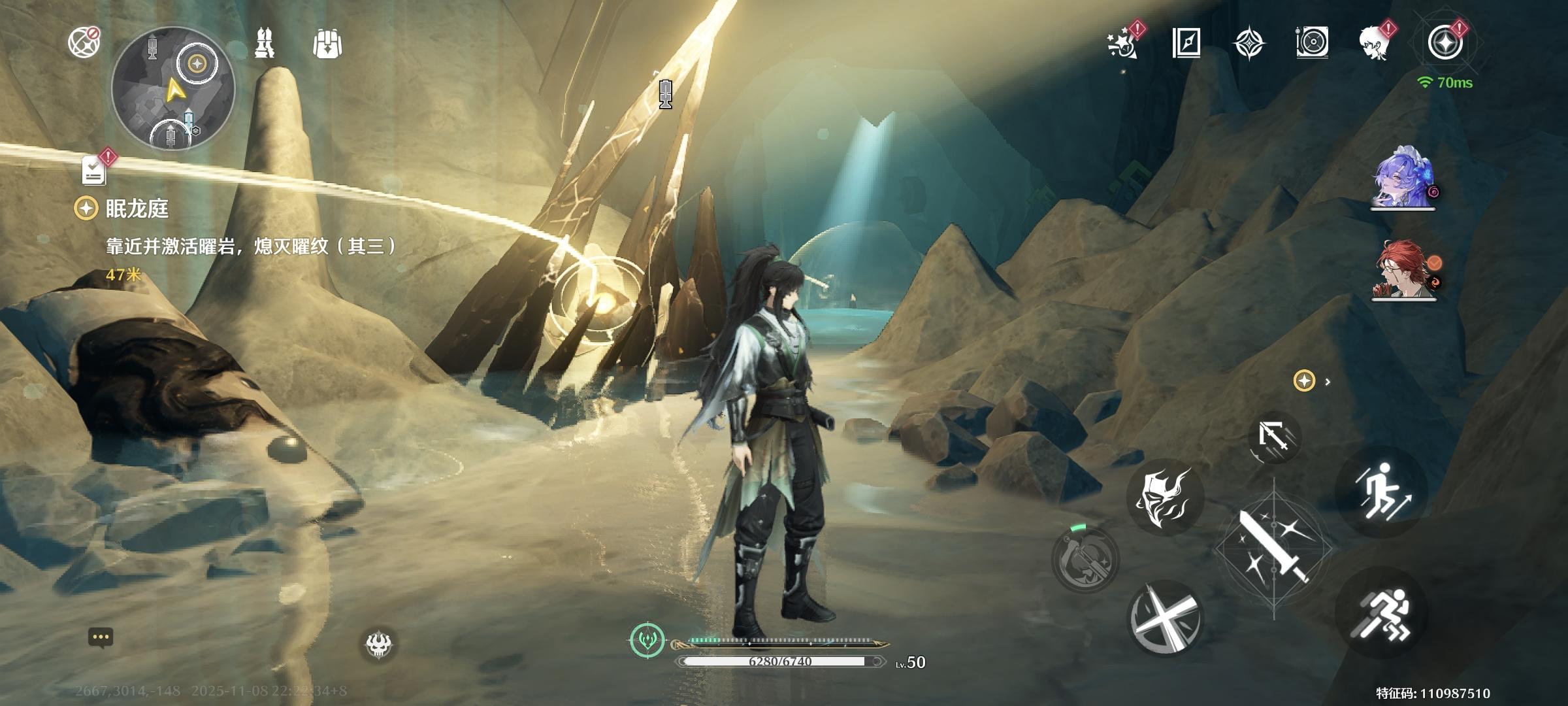Screen dimensions: 1568x706
Task: Select the 眠龙庭 quest tracker
Action: (137, 209)
